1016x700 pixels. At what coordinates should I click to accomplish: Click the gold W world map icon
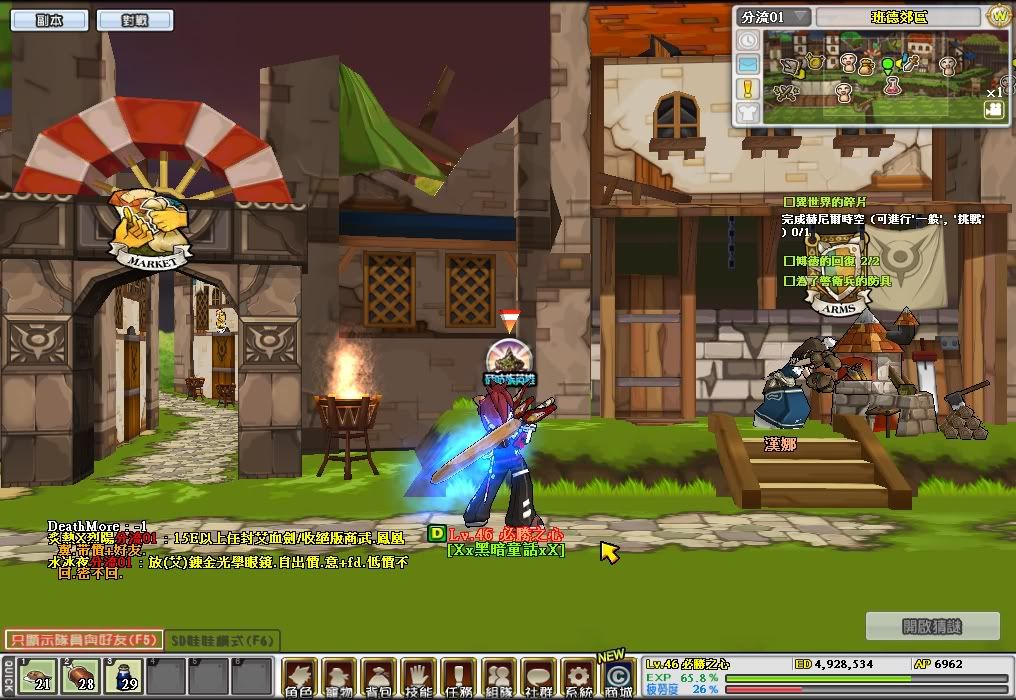pyautogui.click(x=998, y=15)
